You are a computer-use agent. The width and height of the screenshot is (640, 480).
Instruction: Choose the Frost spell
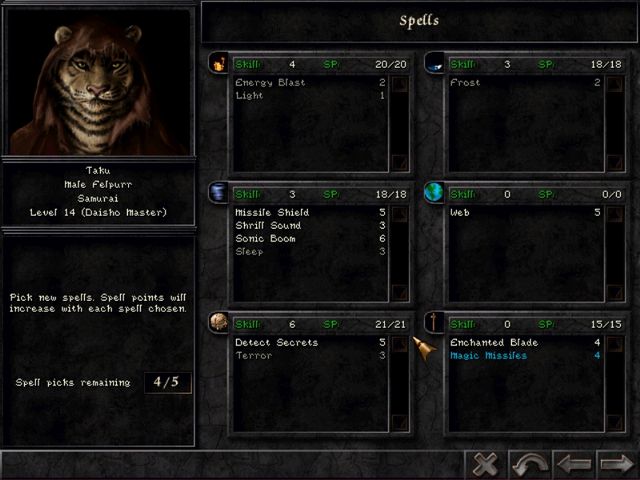pos(466,83)
